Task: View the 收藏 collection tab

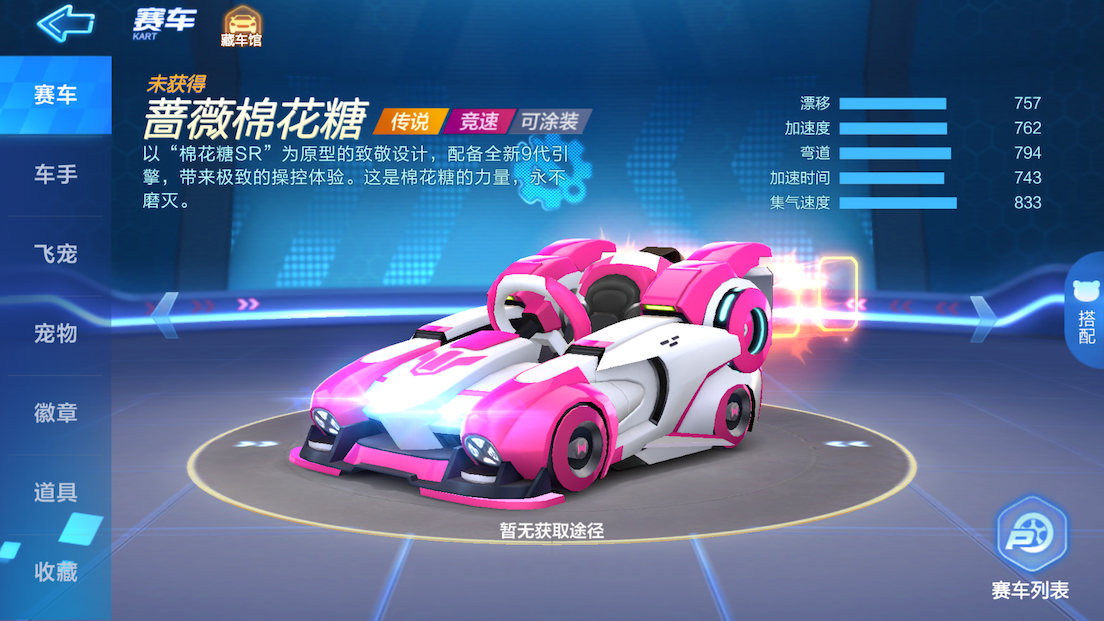Action: point(55,571)
